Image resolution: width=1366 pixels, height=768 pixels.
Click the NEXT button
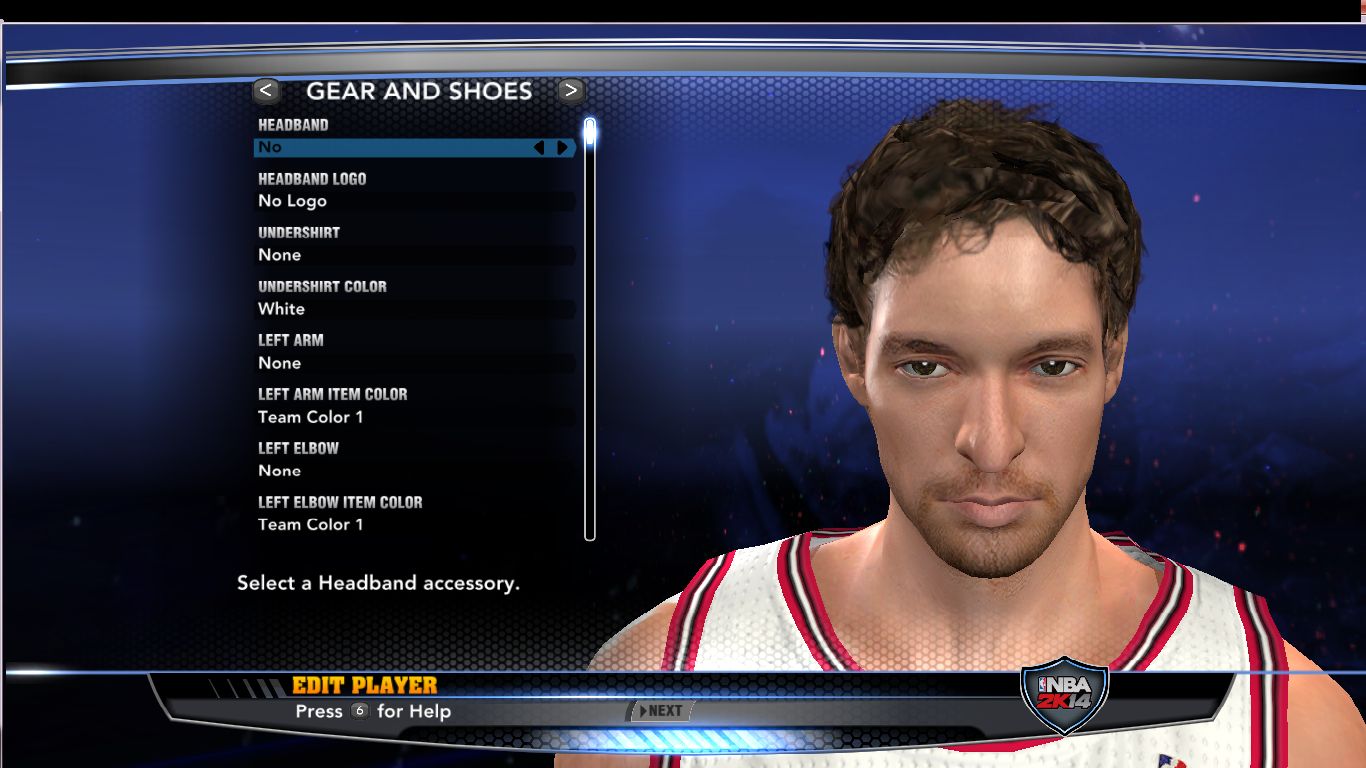tap(661, 711)
